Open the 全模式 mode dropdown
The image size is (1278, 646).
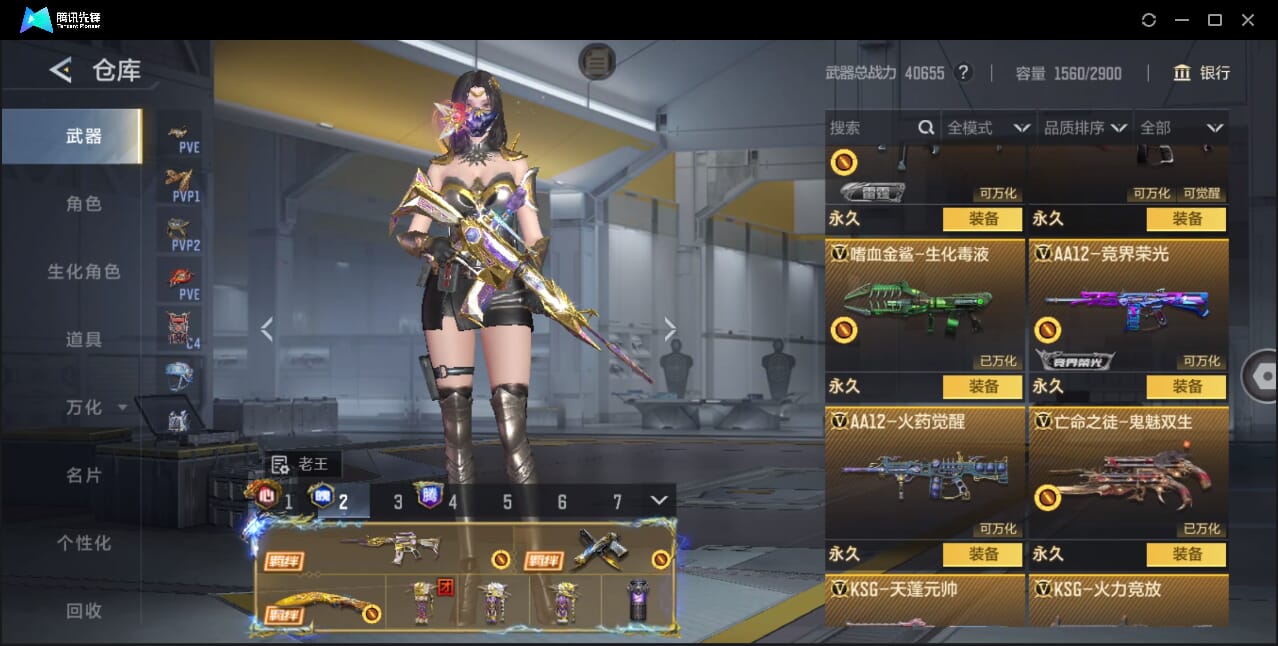(x=988, y=128)
